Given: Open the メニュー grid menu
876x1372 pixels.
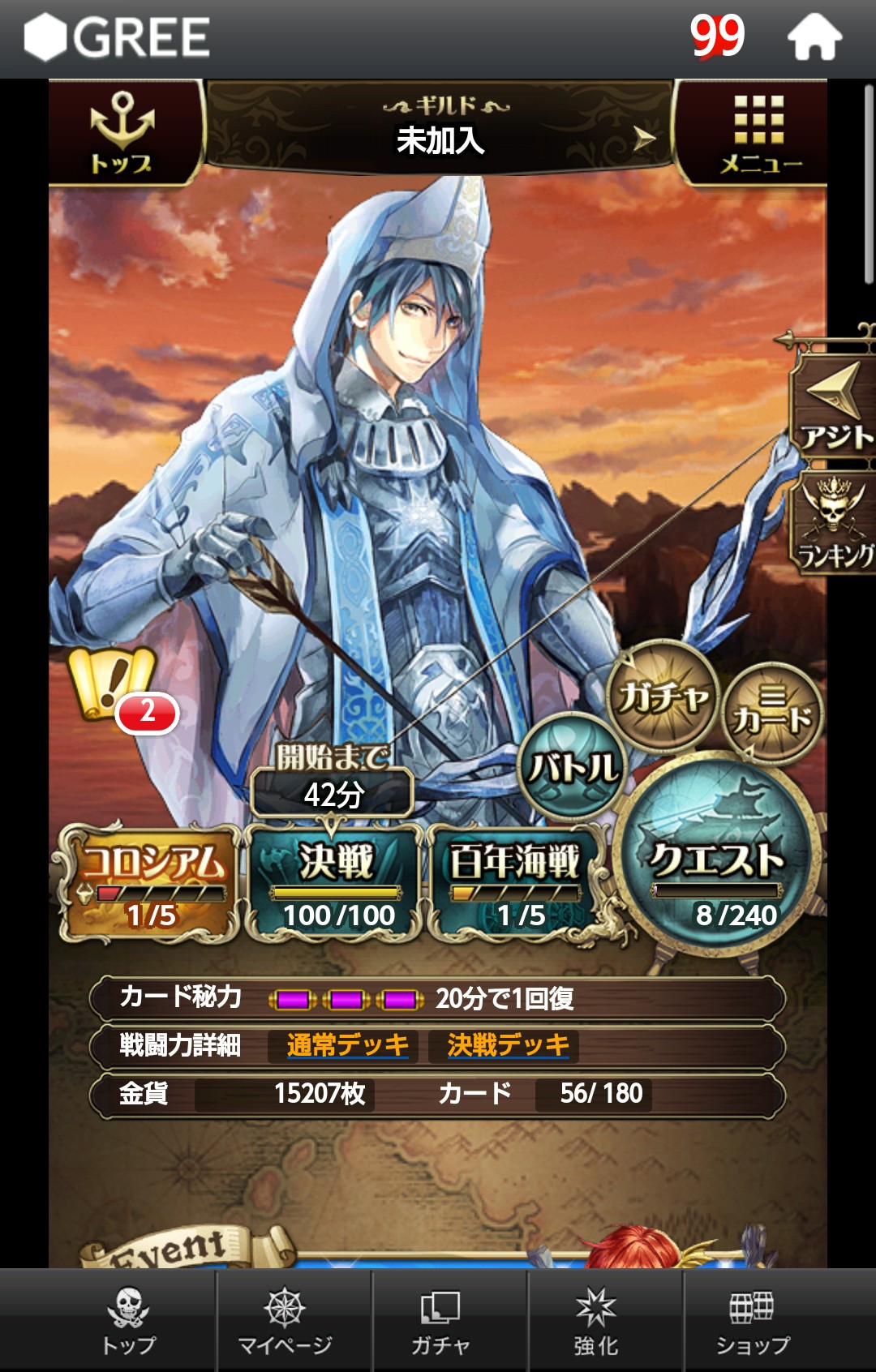Looking at the screenshot, I should pyautogui.click(x=758, y=134).
